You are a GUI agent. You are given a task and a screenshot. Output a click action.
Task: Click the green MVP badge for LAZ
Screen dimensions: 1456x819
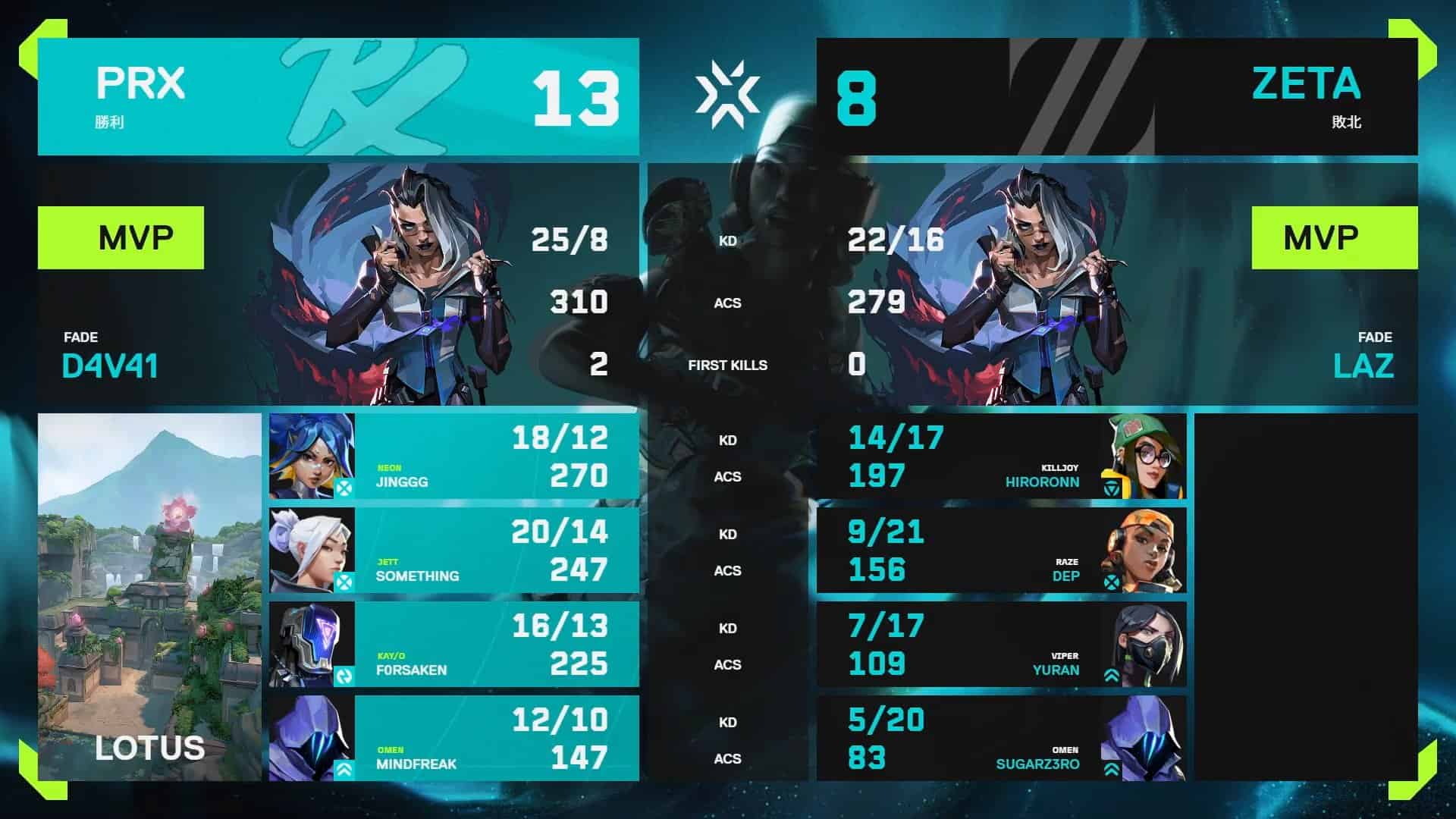coord(1335,236)
